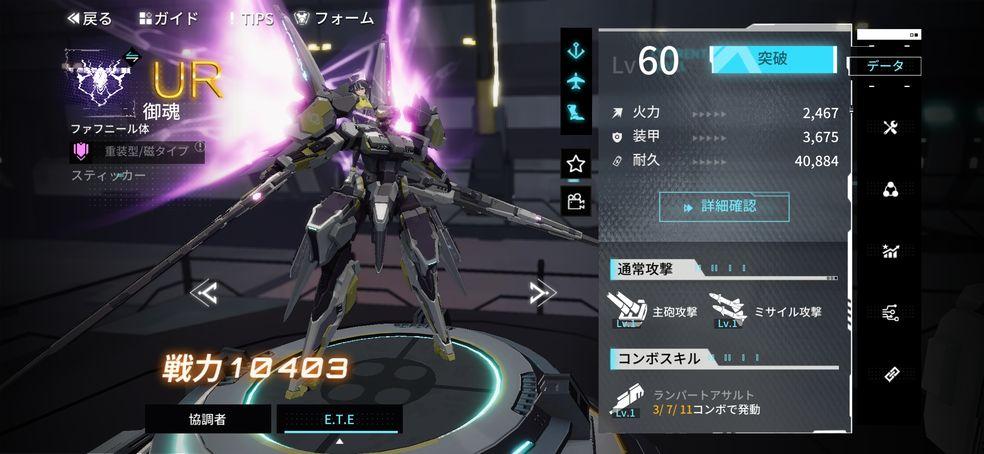The height and width of the screenshot is (454, 984).
Task: Select the 協調者 tab
Action: [x=207, y=419]
